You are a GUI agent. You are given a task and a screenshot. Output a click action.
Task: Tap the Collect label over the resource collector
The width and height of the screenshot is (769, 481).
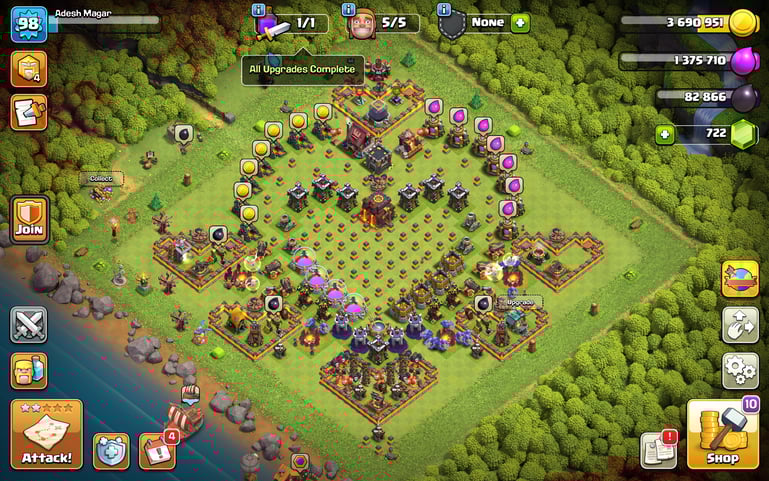tap(101, 178)
